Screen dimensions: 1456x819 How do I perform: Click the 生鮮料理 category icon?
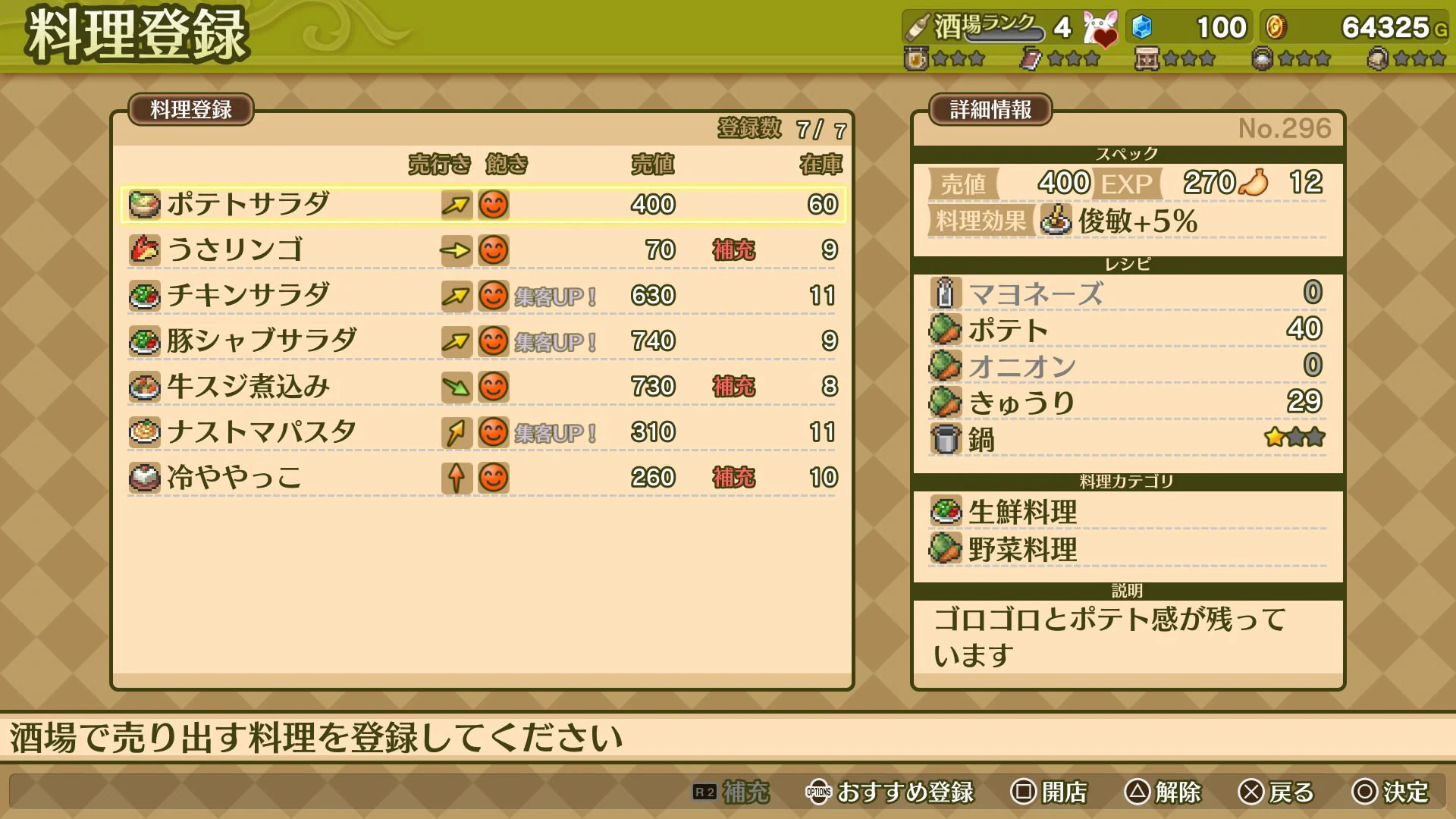(x=945, y=512)
